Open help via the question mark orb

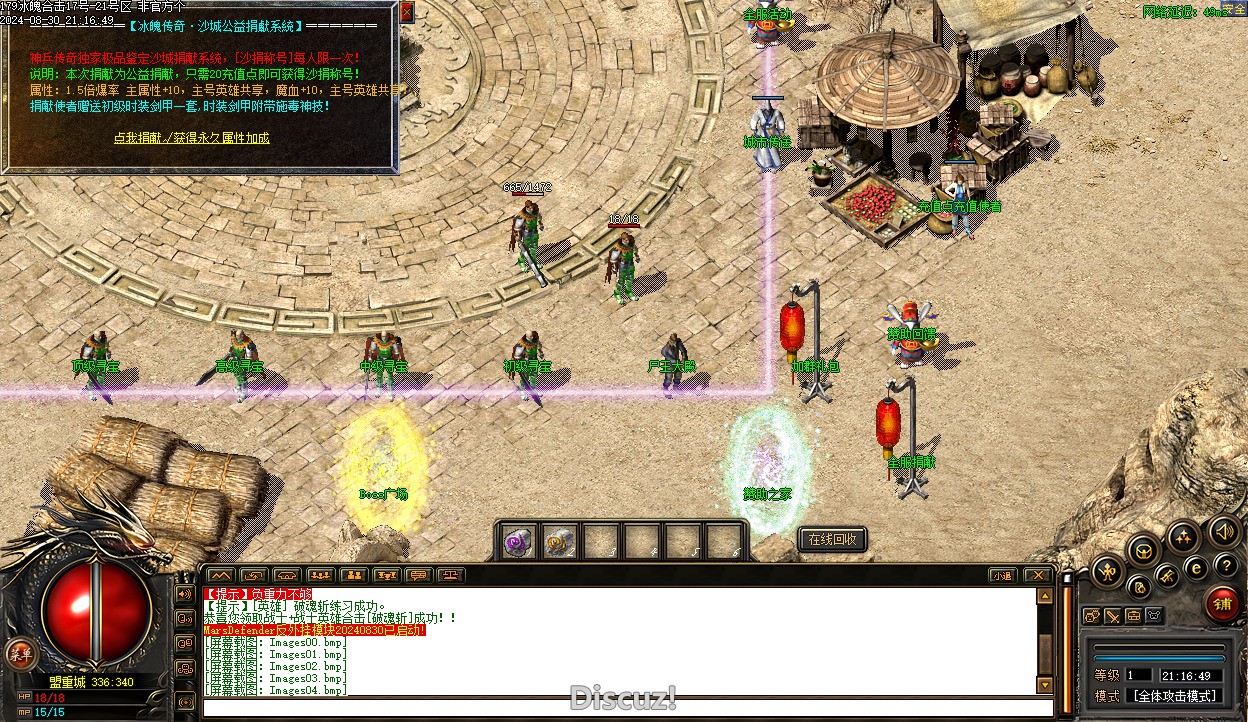[1226, 566]
